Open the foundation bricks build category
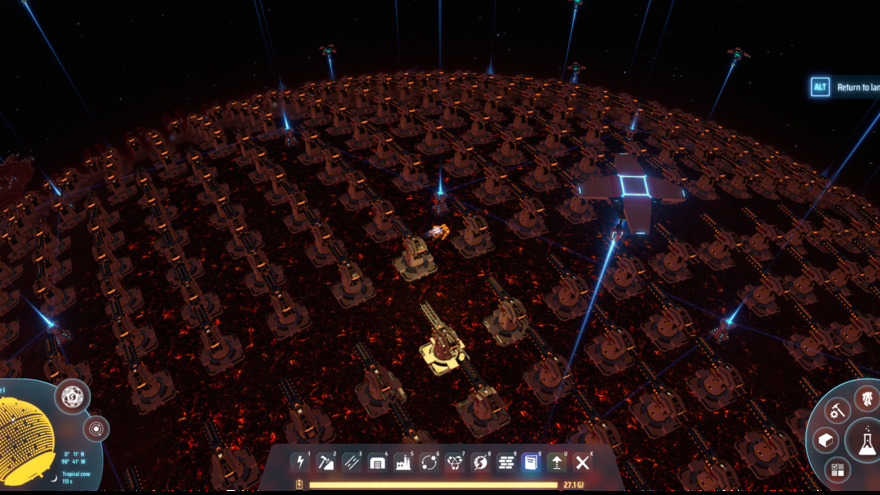 click(506, 461)
